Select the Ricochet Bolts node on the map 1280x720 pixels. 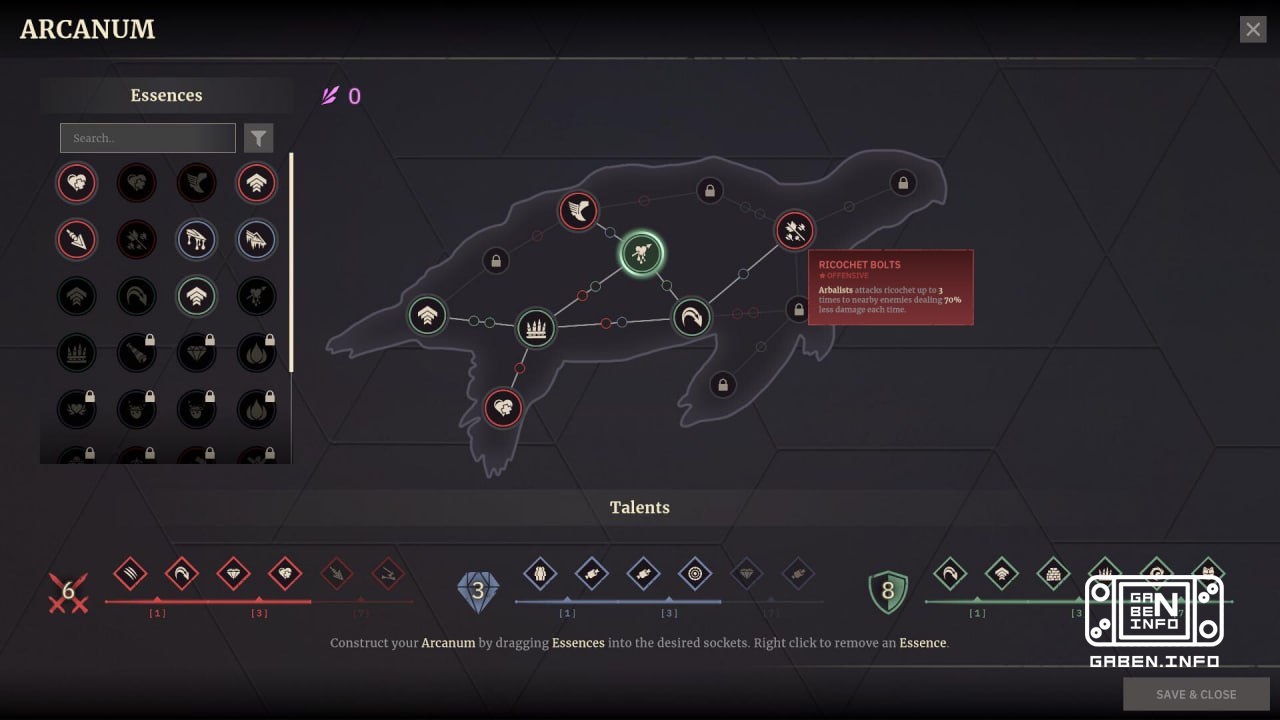[793, 231]
